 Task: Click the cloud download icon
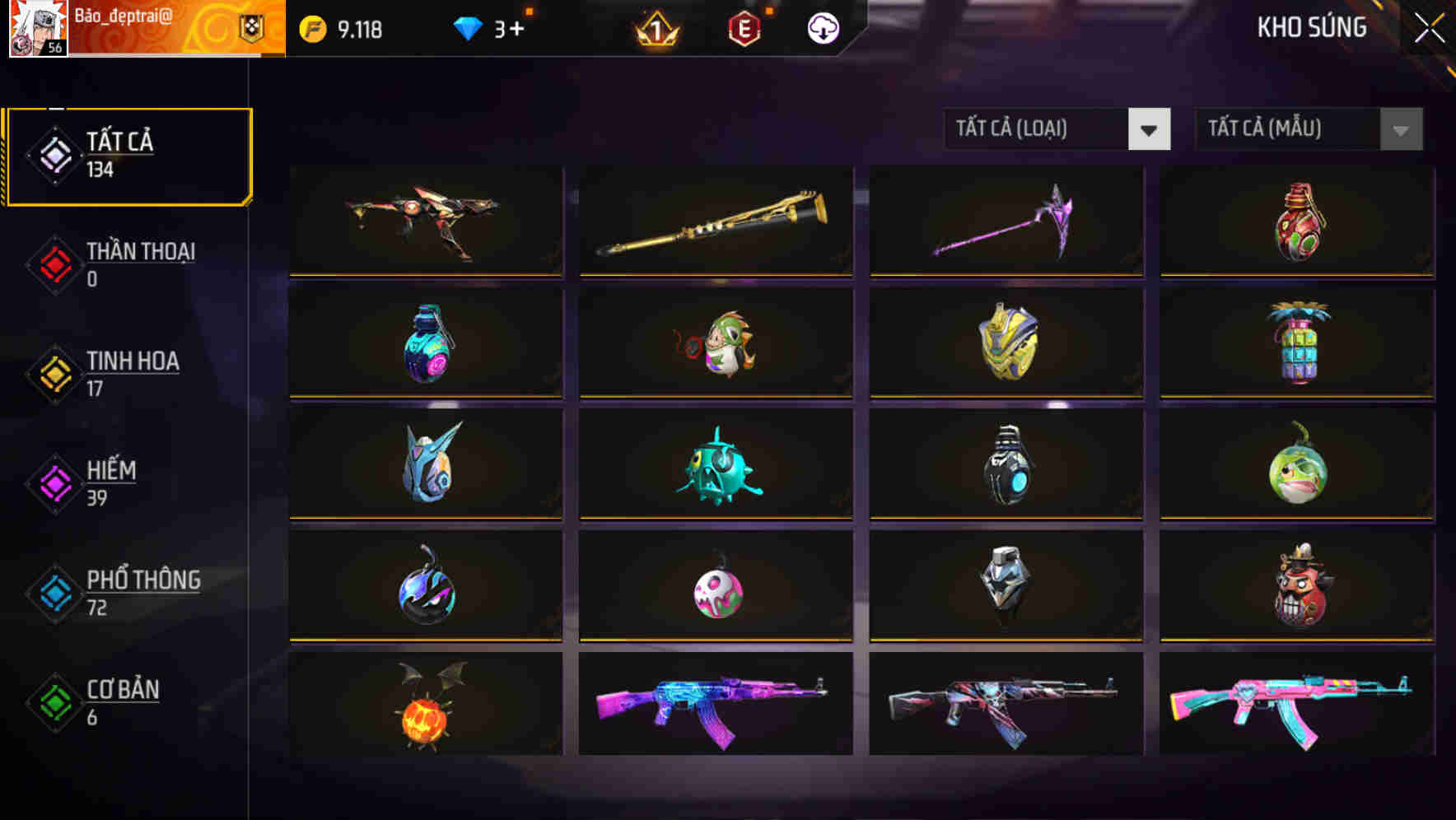823,27
